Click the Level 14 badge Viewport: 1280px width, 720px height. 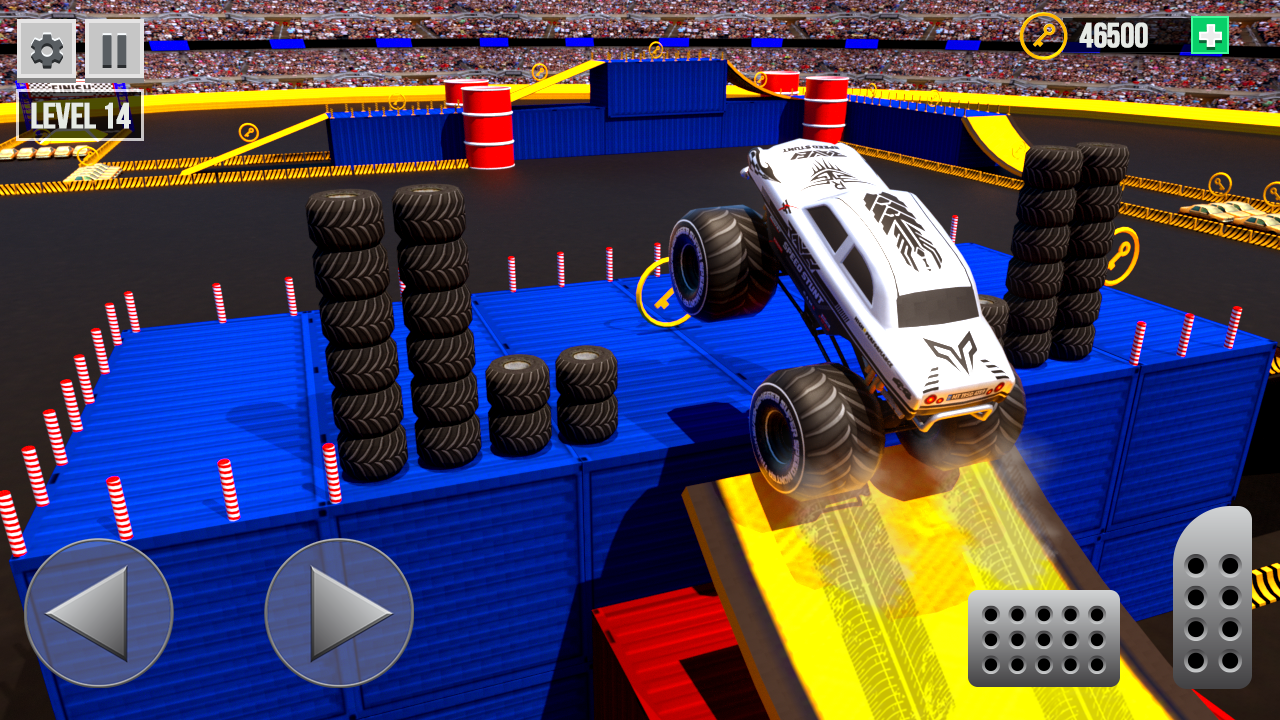coord(80,116)
